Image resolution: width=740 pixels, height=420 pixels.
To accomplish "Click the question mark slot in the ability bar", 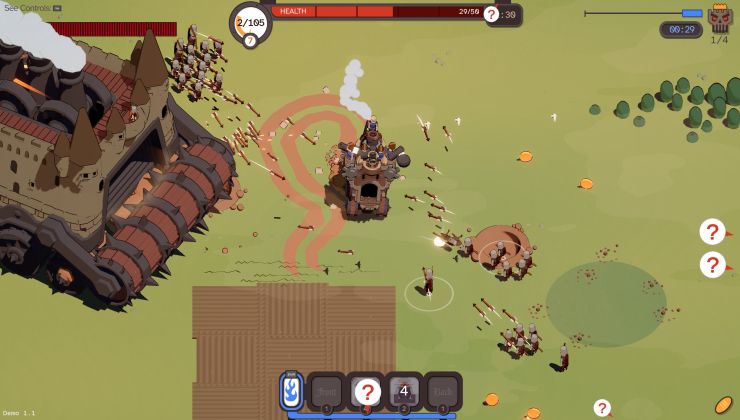I will 367,391.
